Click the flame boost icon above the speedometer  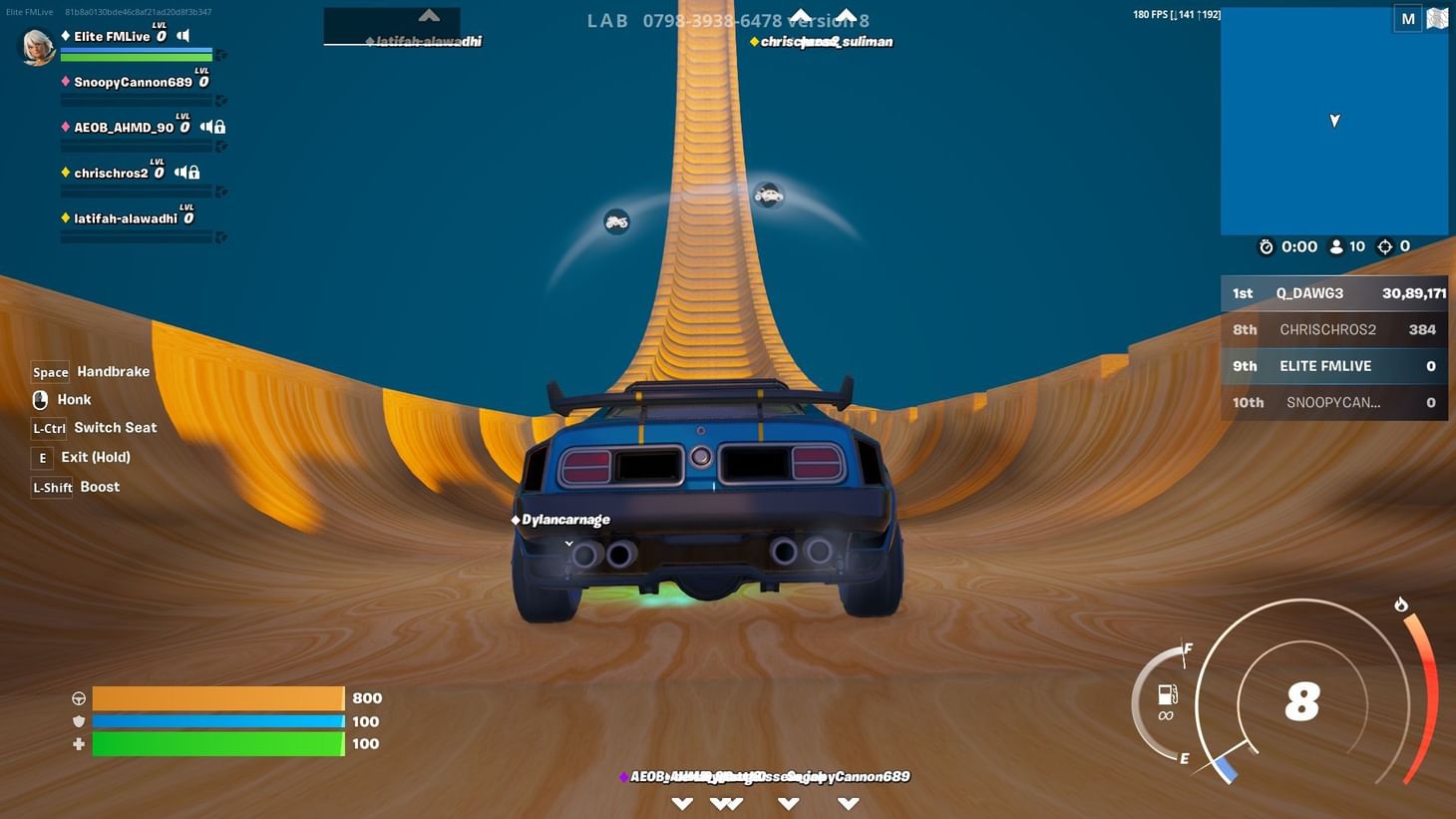(x=1401, y=605)
